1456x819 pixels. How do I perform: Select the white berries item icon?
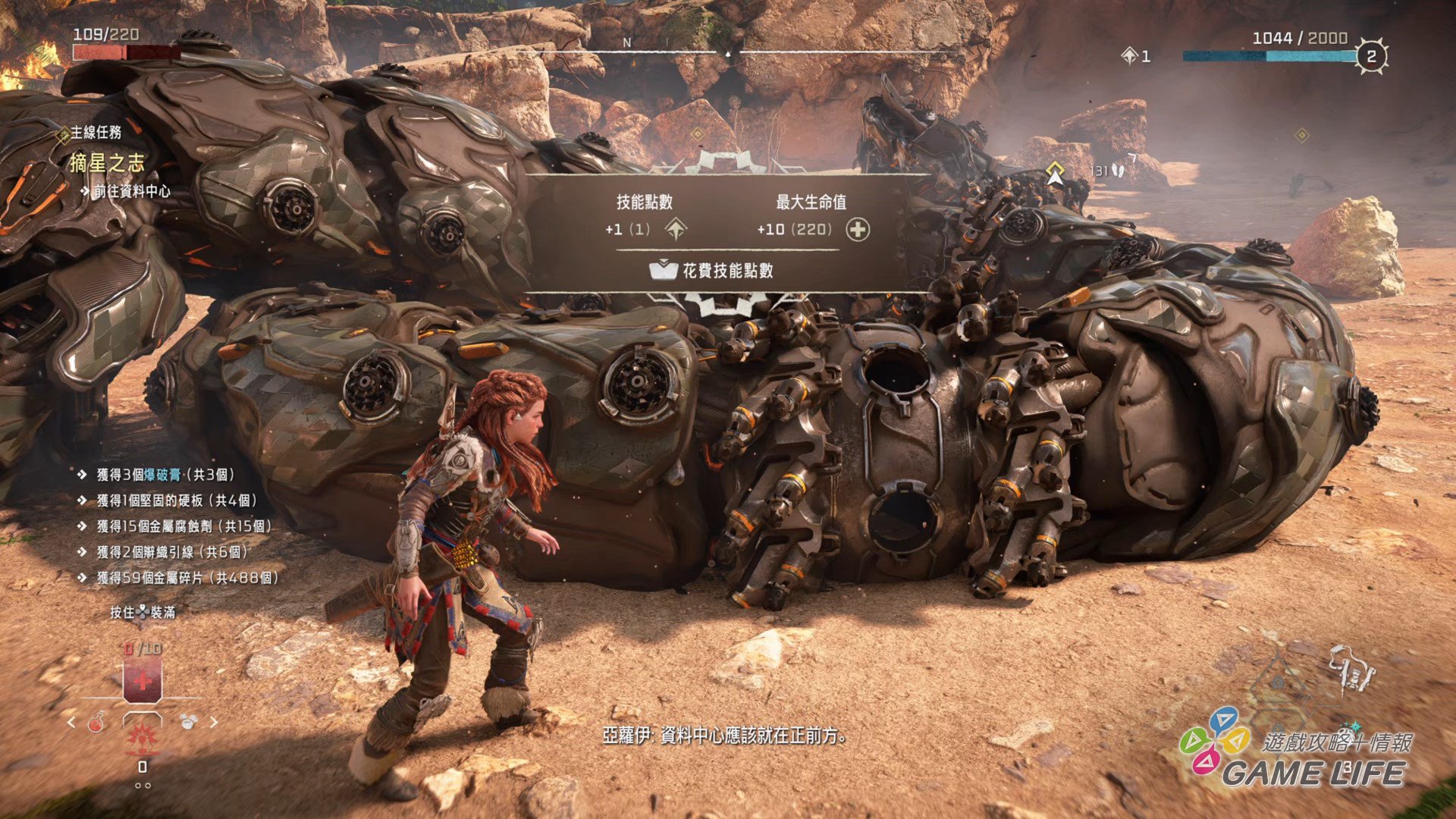(188, 722)
